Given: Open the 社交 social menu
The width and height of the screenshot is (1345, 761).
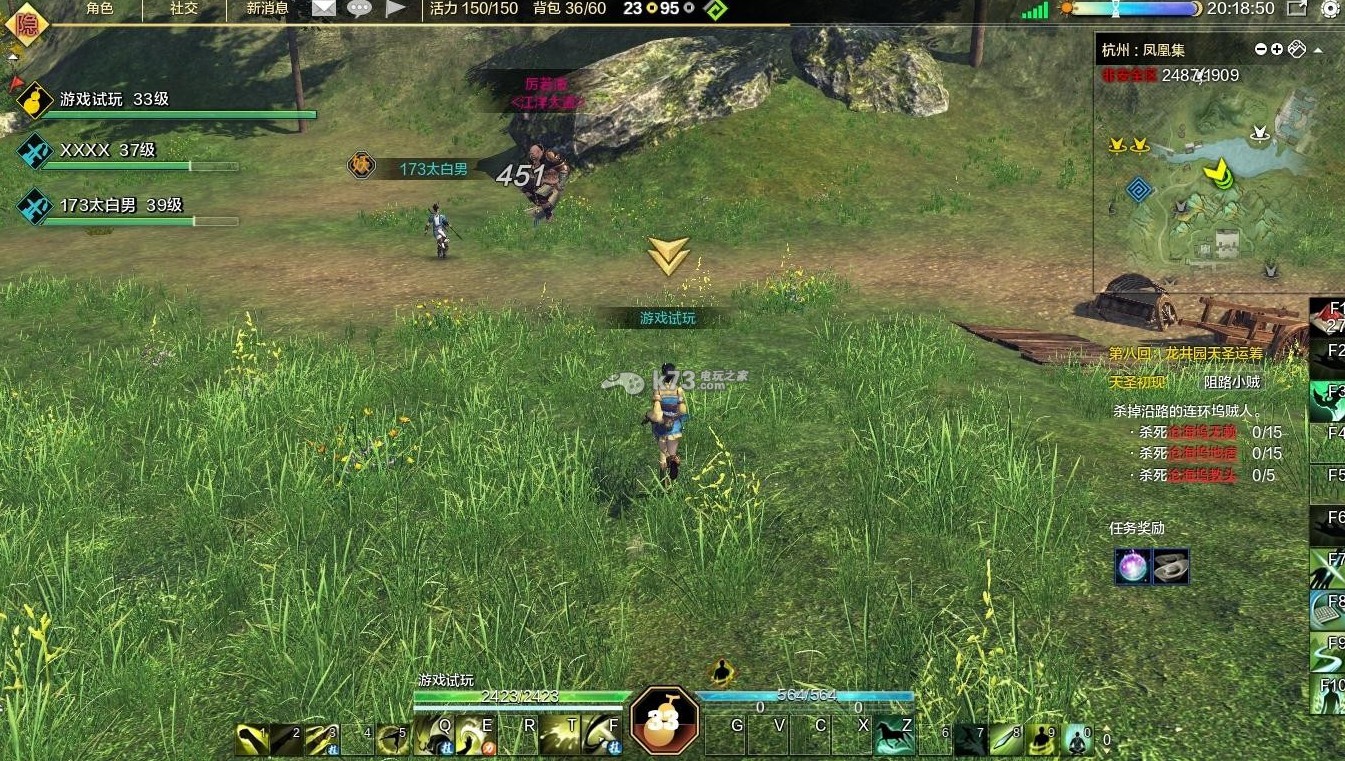Looking at the screenshot, I should tap(183, 9).
